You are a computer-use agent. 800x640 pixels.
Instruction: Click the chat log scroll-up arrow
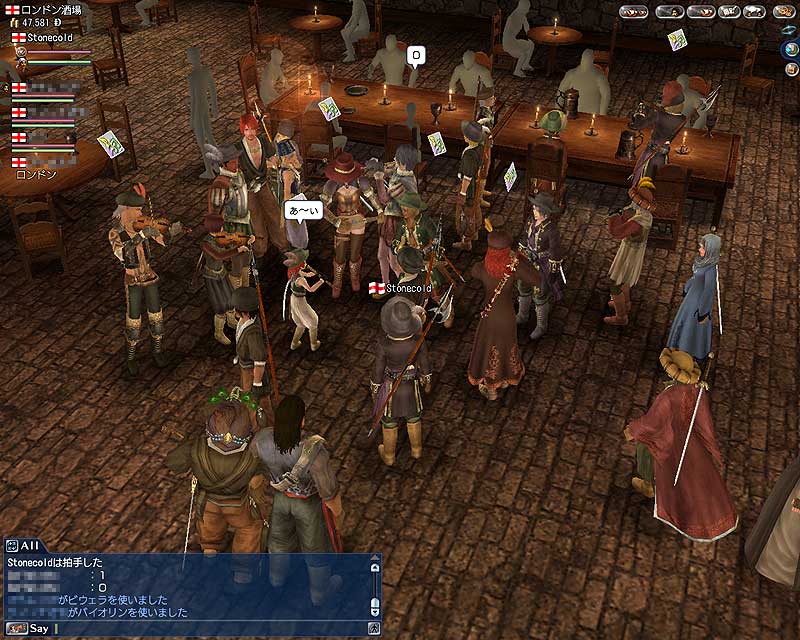[x=374, y=566]
